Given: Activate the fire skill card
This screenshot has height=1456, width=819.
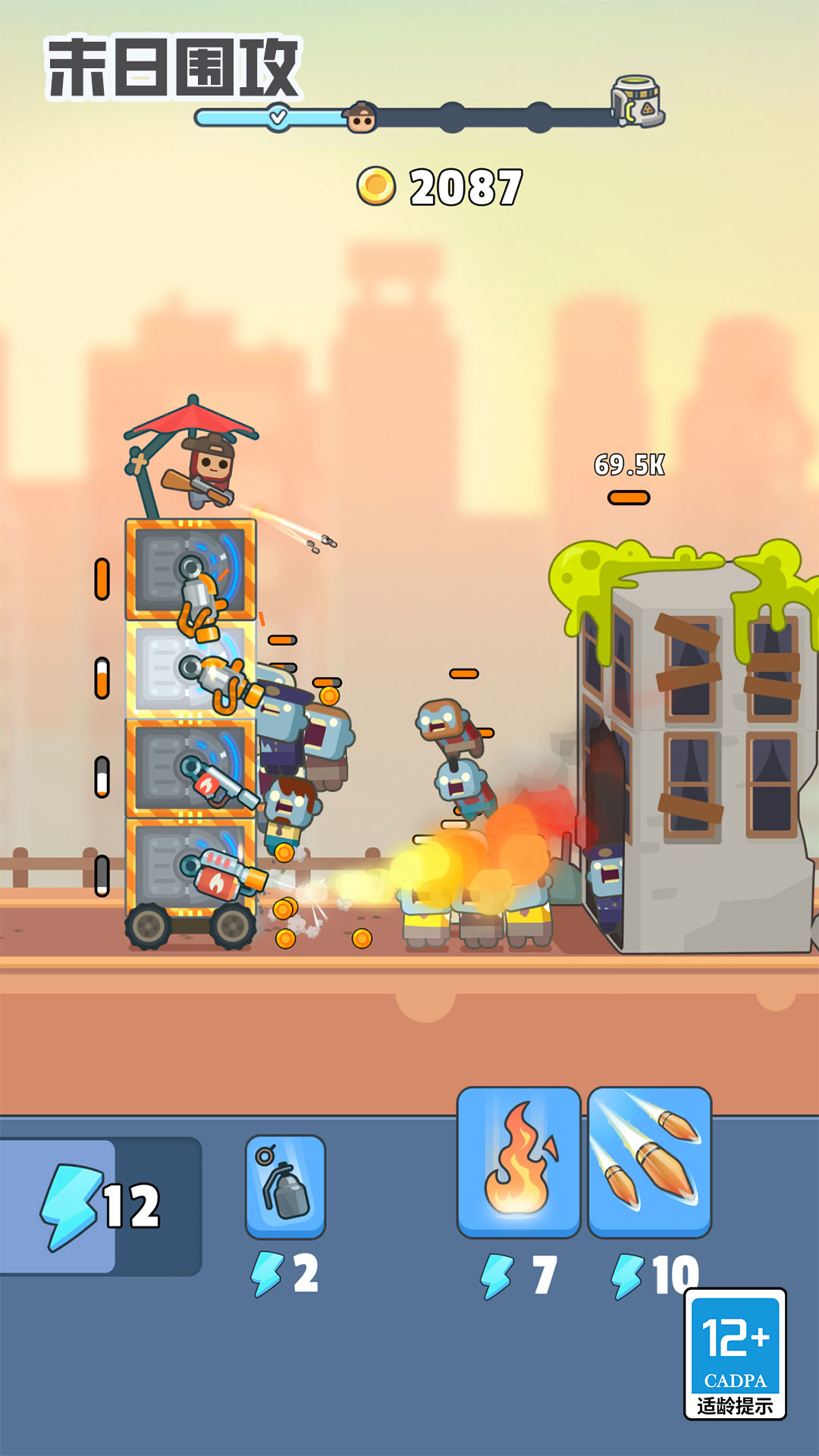Looking at the screenshot, I should [x=519, y=1161].
